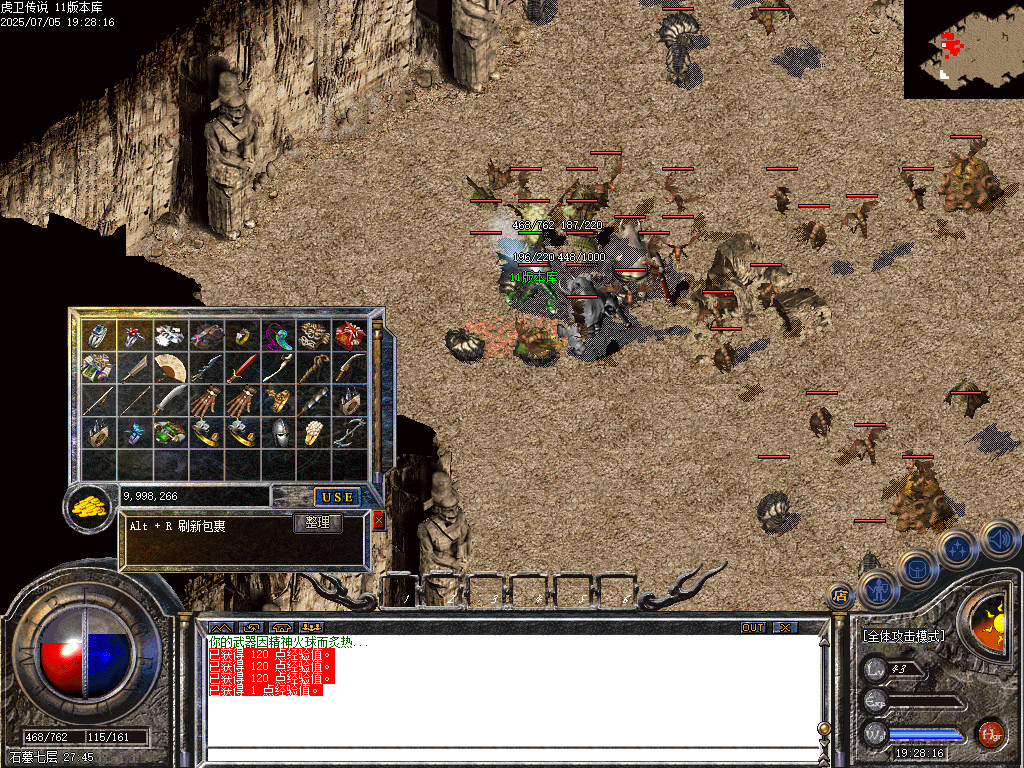The image size is (1024, 768).
Task: Switch attack mode via 全体攻击模式 label
Action: point(903,636)
